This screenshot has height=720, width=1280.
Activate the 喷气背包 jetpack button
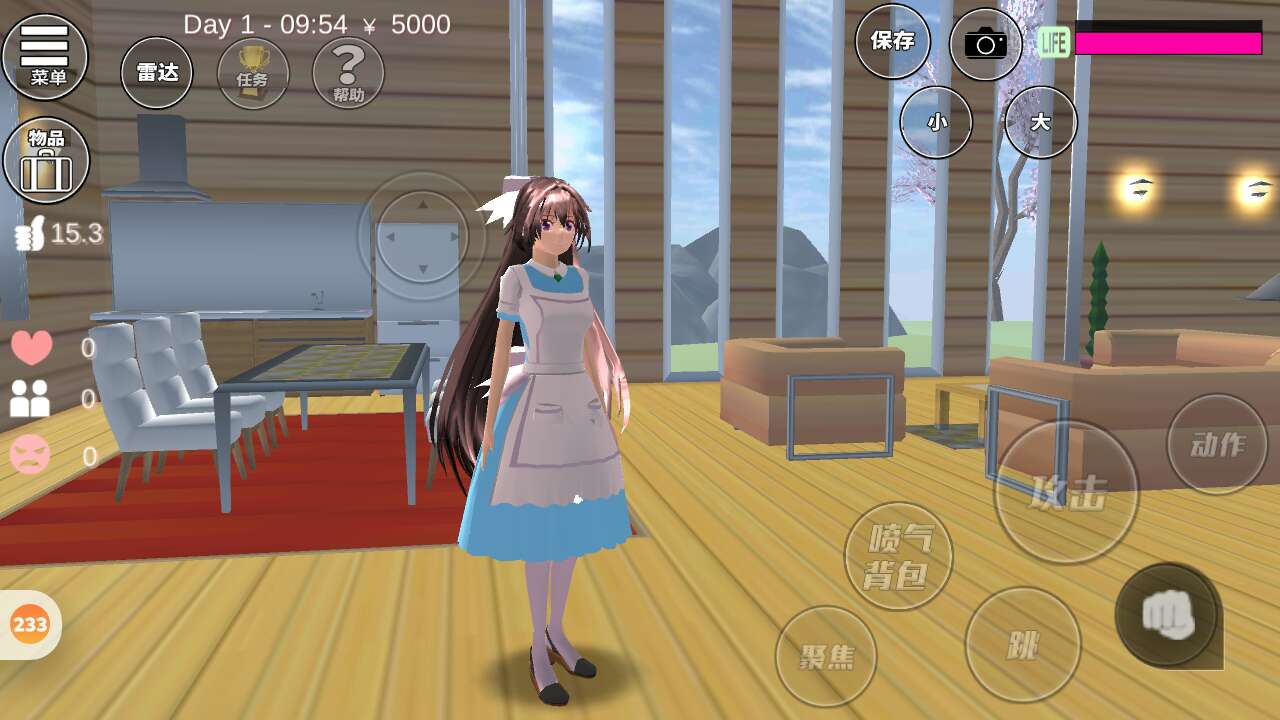pos(898,556)
